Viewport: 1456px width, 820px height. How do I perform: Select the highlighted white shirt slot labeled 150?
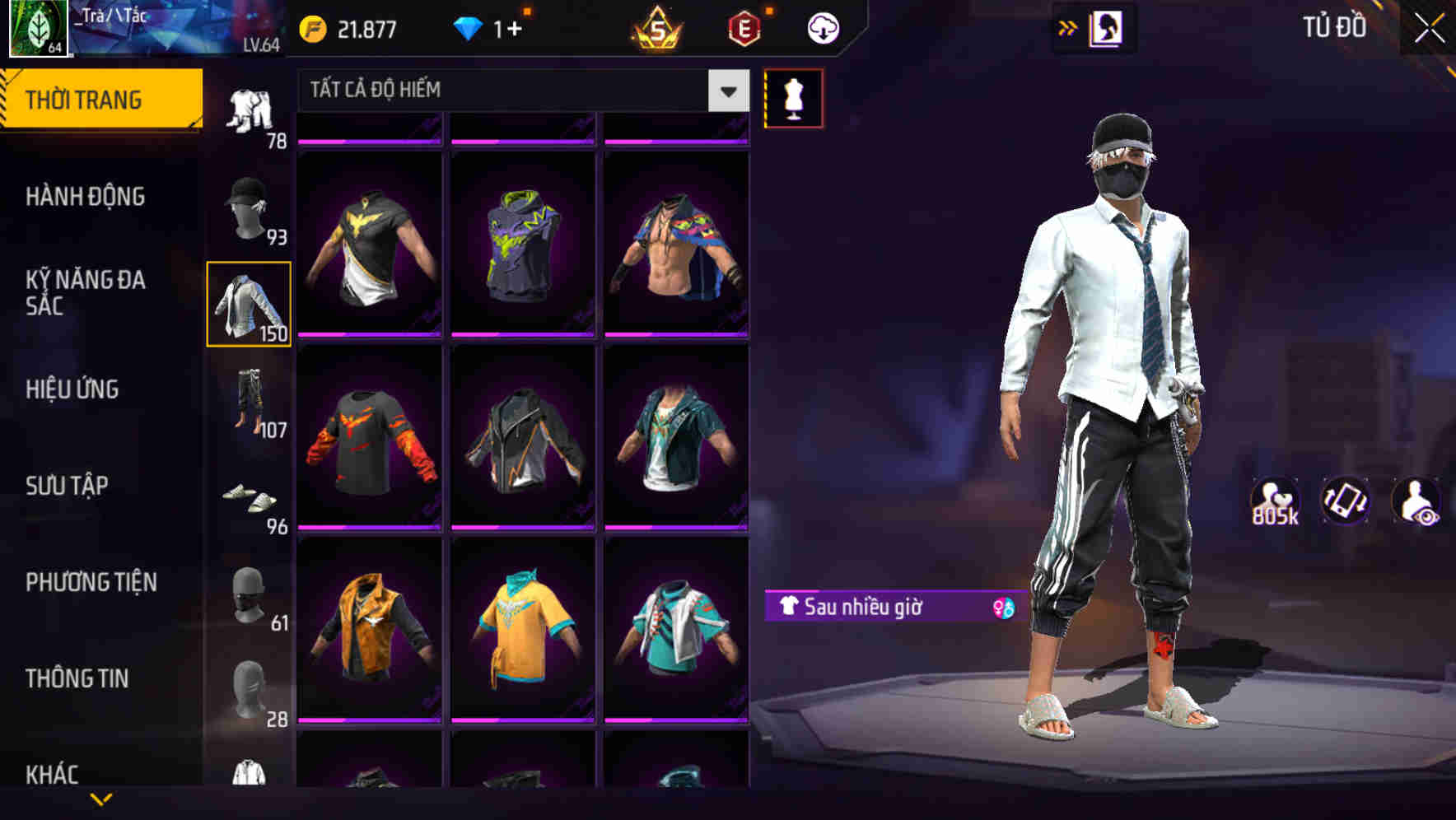[250, 303]
